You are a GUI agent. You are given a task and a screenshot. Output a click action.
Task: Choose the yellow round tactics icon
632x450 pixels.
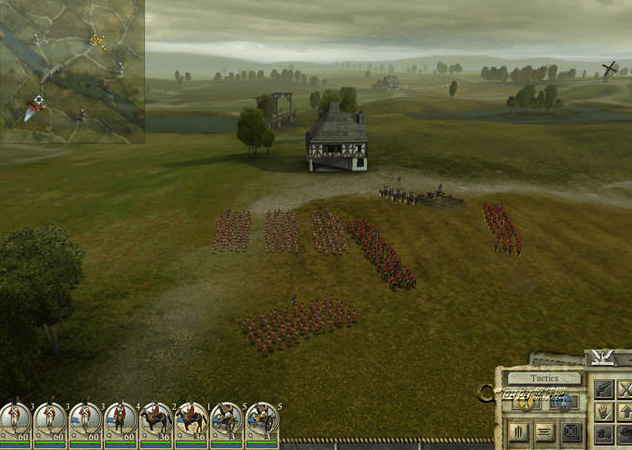527,401
